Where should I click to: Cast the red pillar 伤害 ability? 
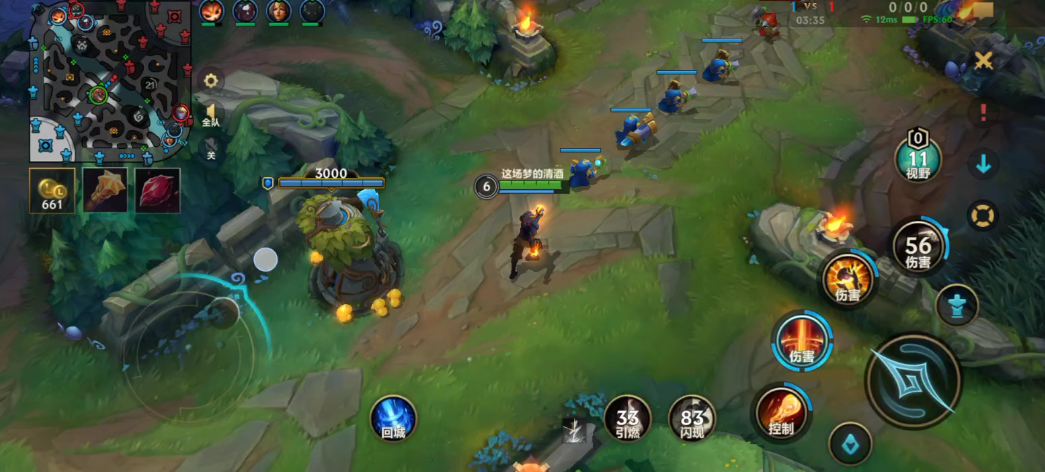(x=802, y=341)
